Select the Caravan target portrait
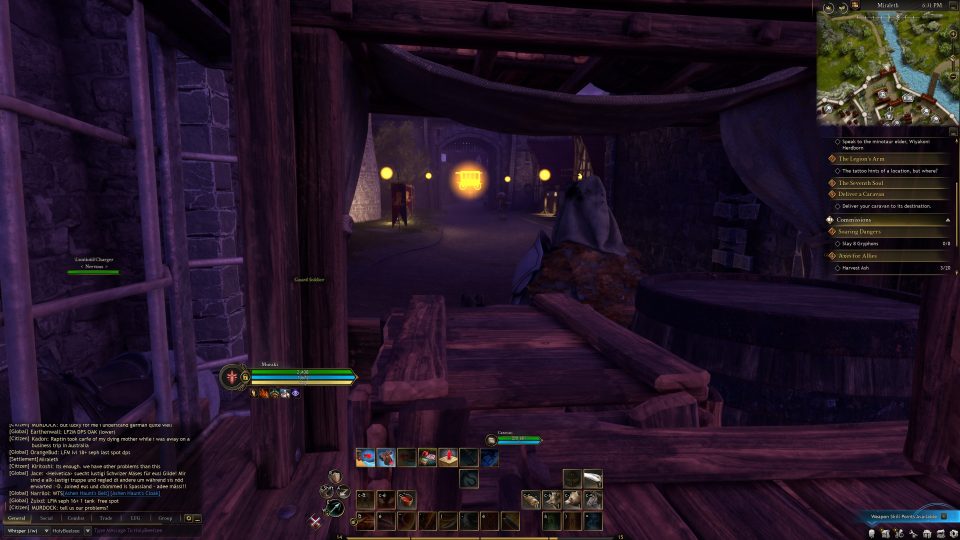Screen dimensions: 960x540 (x=491, y=439)
